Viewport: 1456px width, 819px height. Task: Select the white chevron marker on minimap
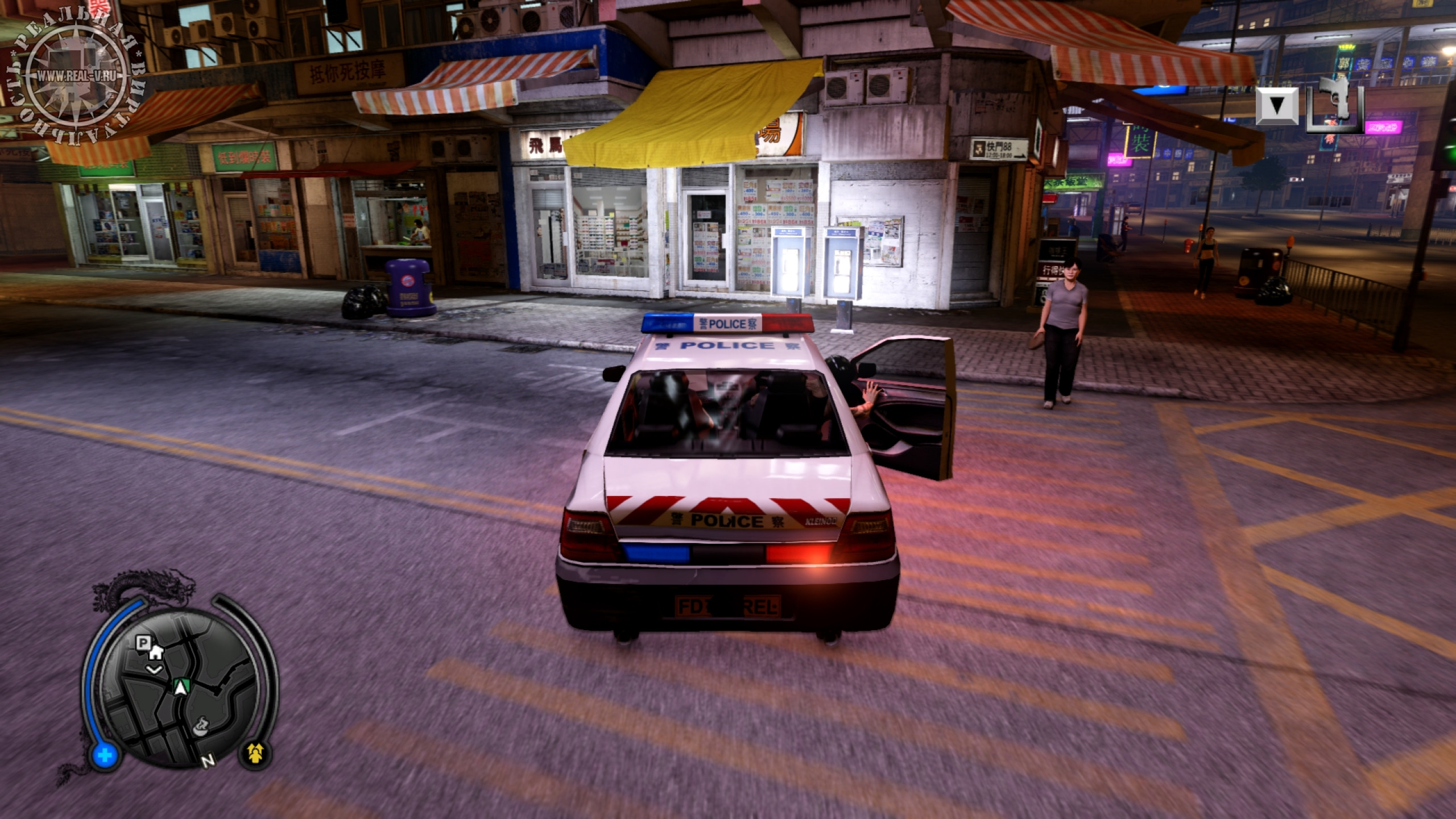click(x=154, y=669)
